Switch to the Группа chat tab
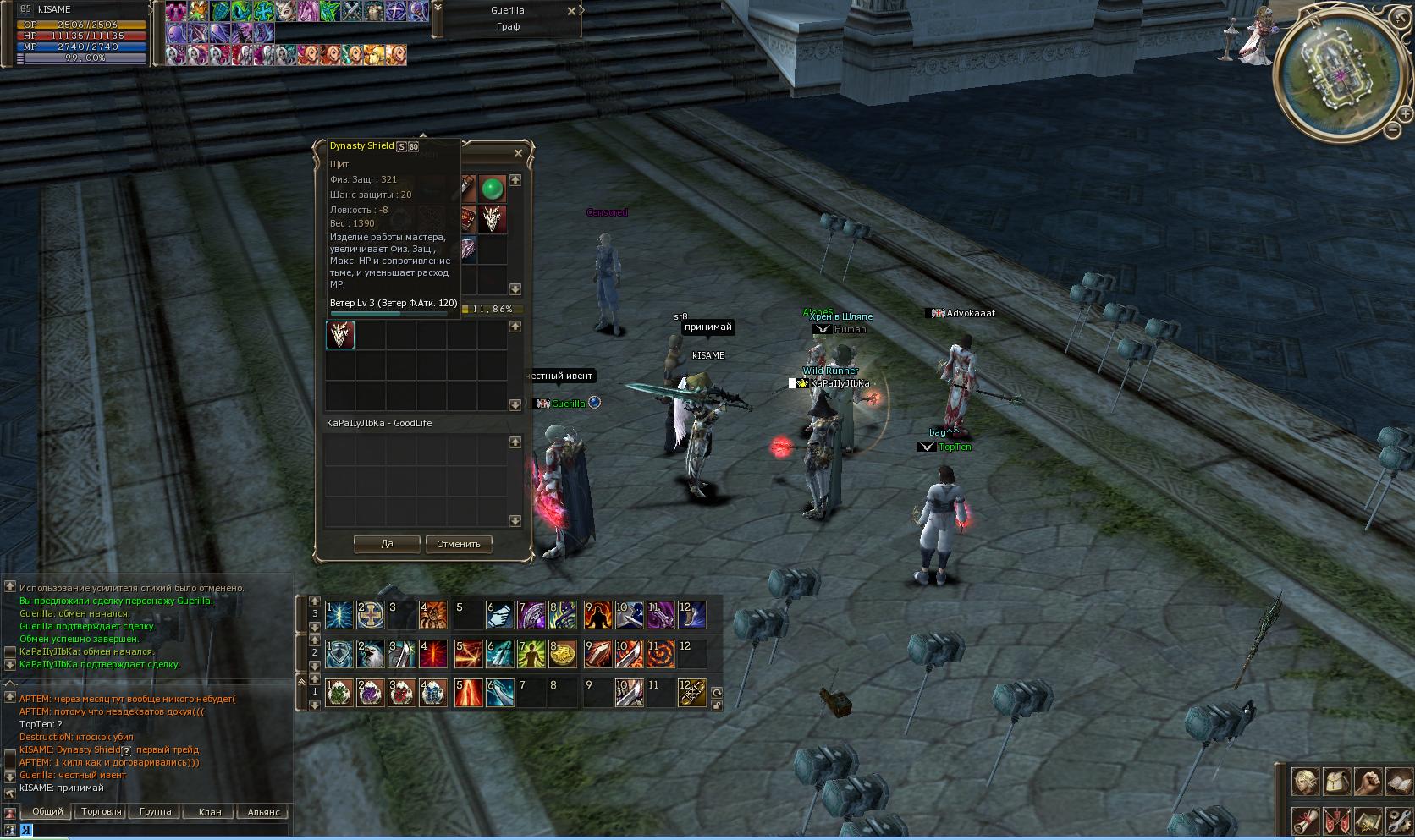Viewport: 1415px width, 840px height. pyautogui.click(x=155, y=811)
